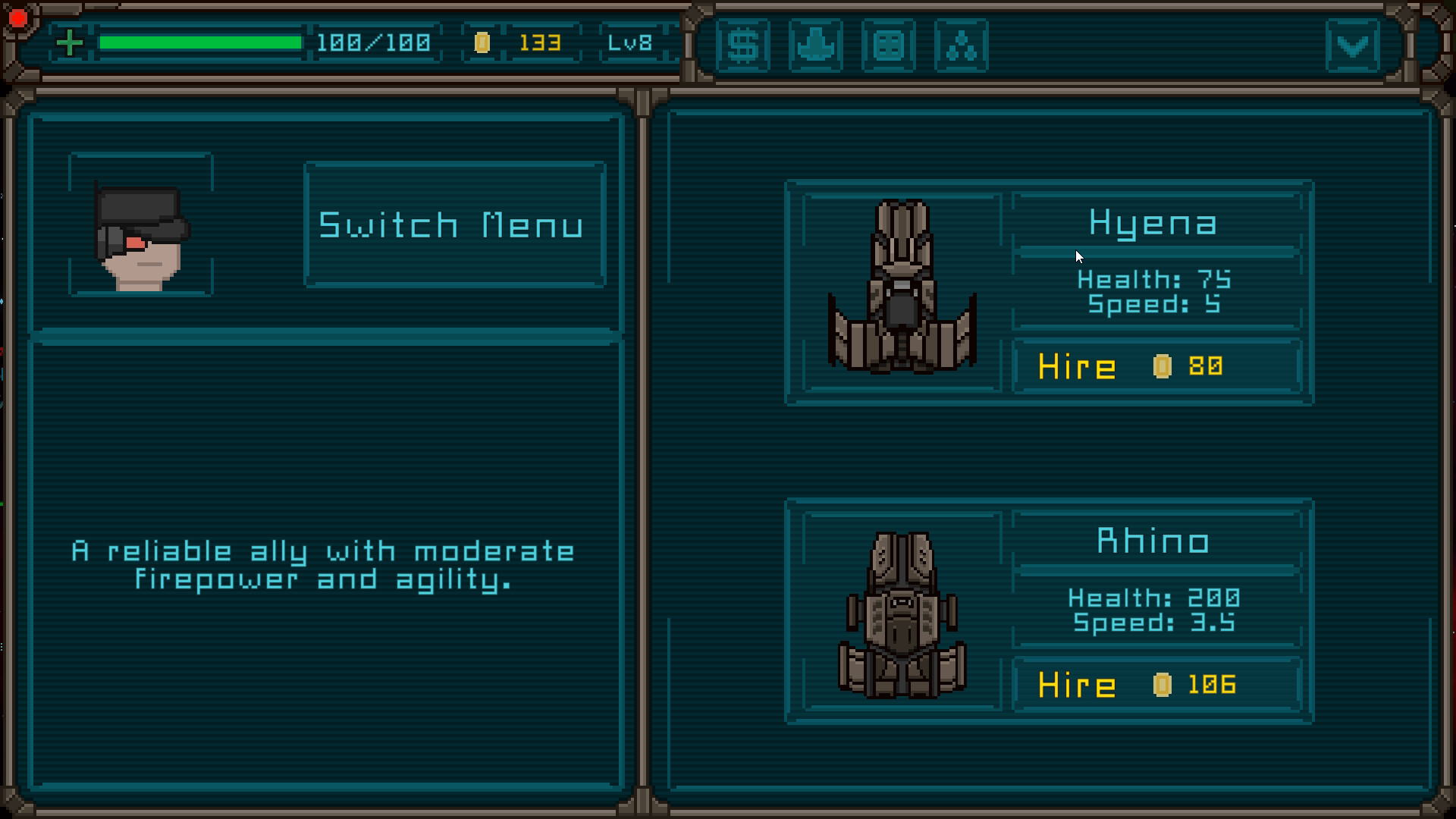The height and width of the screenshot is (819, 1456).
Task: Click the coin icon on Rhino's hire price
Action: 1161,683
